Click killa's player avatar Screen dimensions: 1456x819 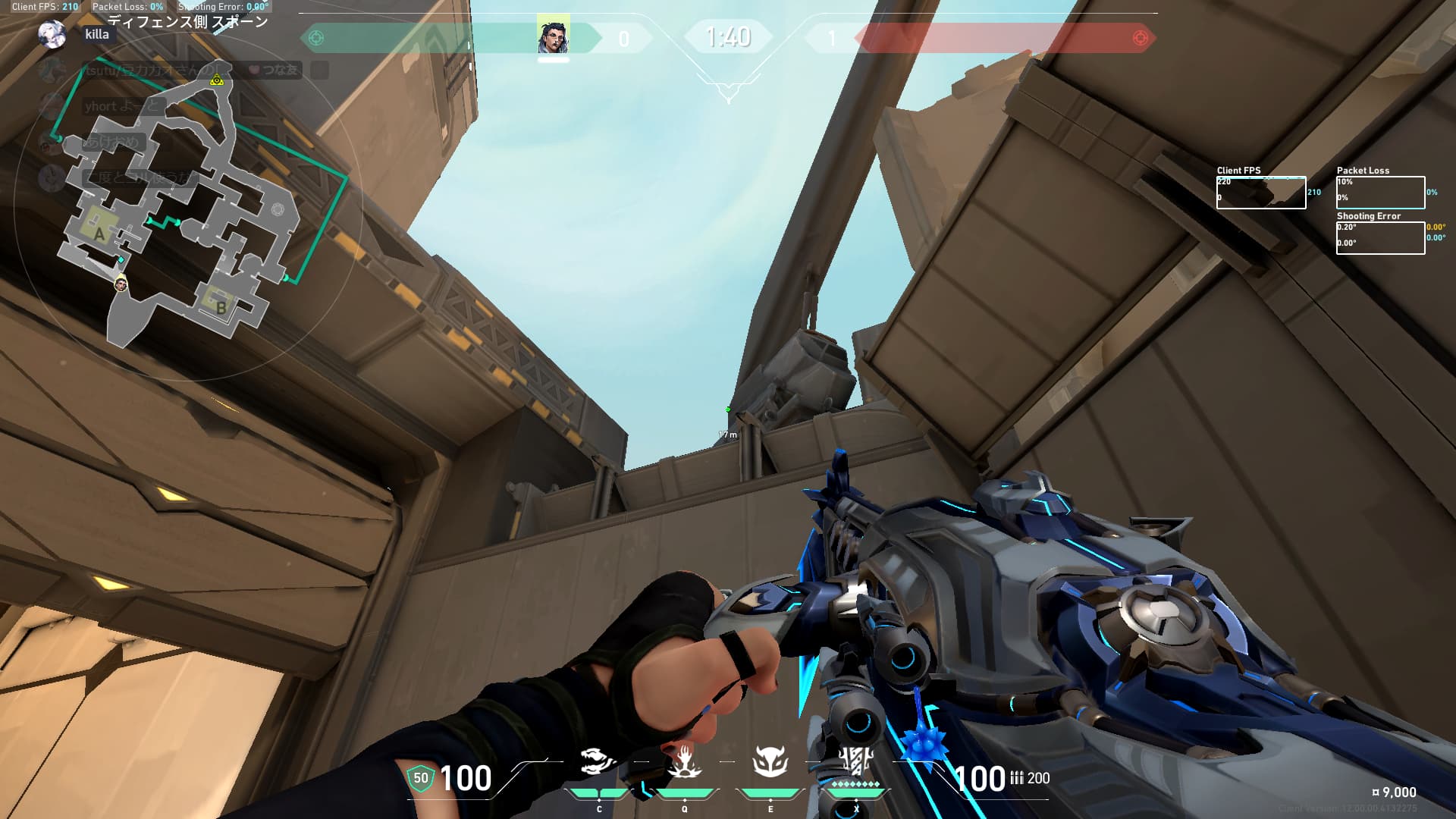pos(52,35)
